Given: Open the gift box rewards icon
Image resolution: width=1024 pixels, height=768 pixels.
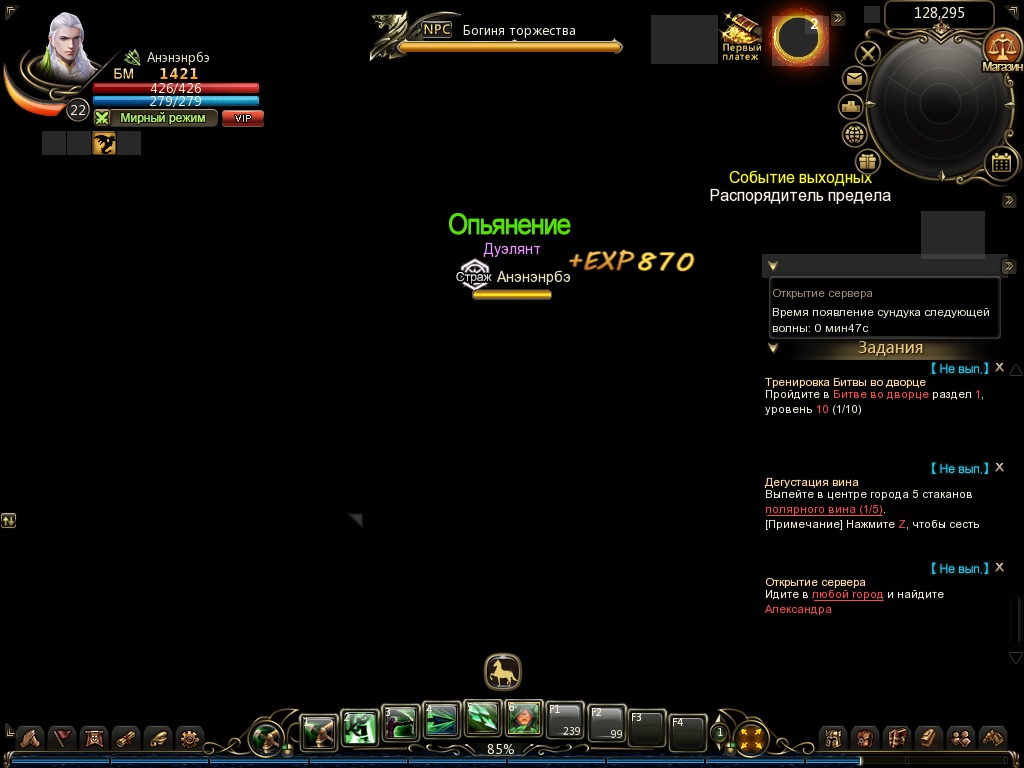Looking at the screenshot, I should 867,160.
